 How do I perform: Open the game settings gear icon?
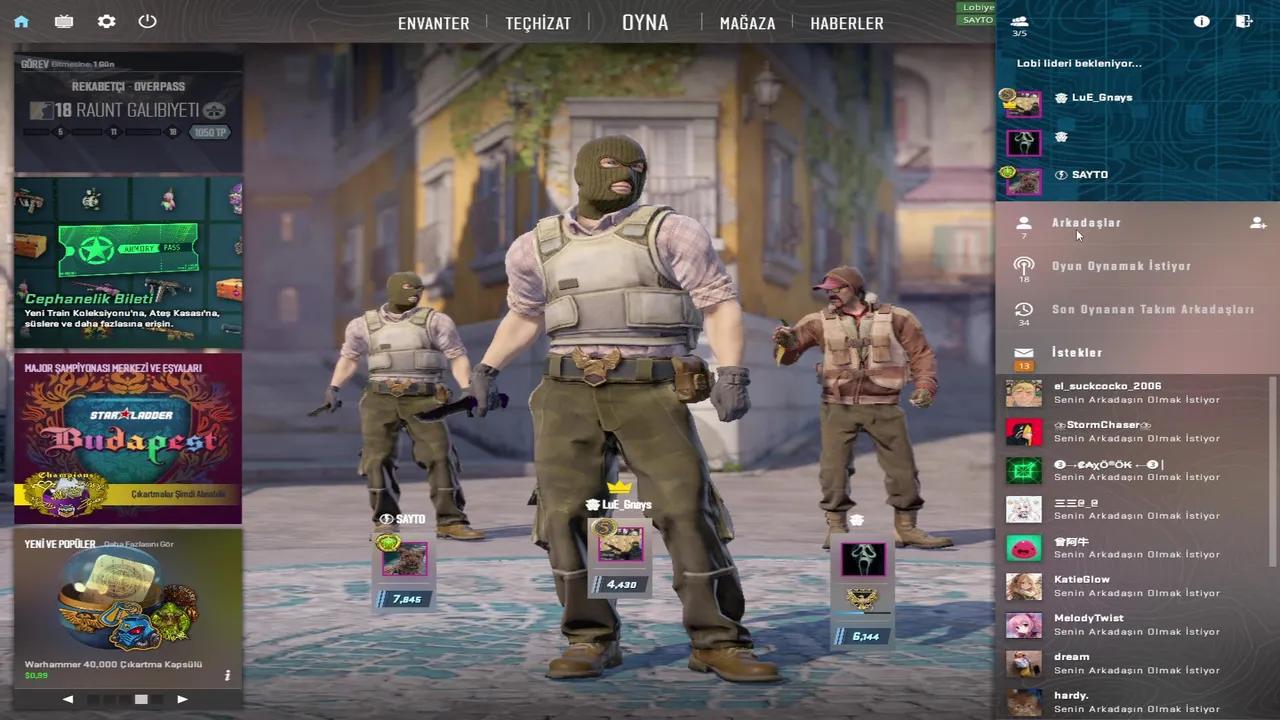pos(106,21)
